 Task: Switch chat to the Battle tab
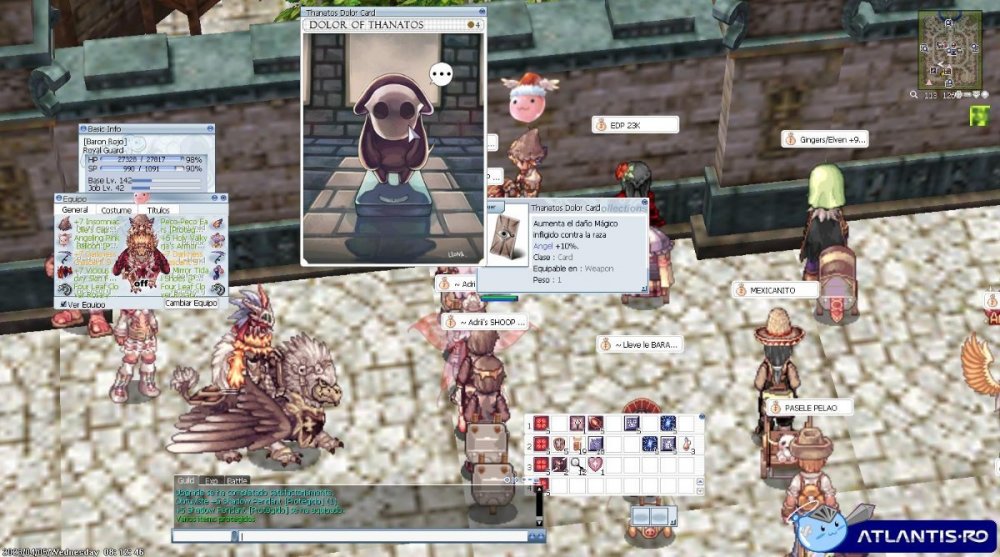238,481
